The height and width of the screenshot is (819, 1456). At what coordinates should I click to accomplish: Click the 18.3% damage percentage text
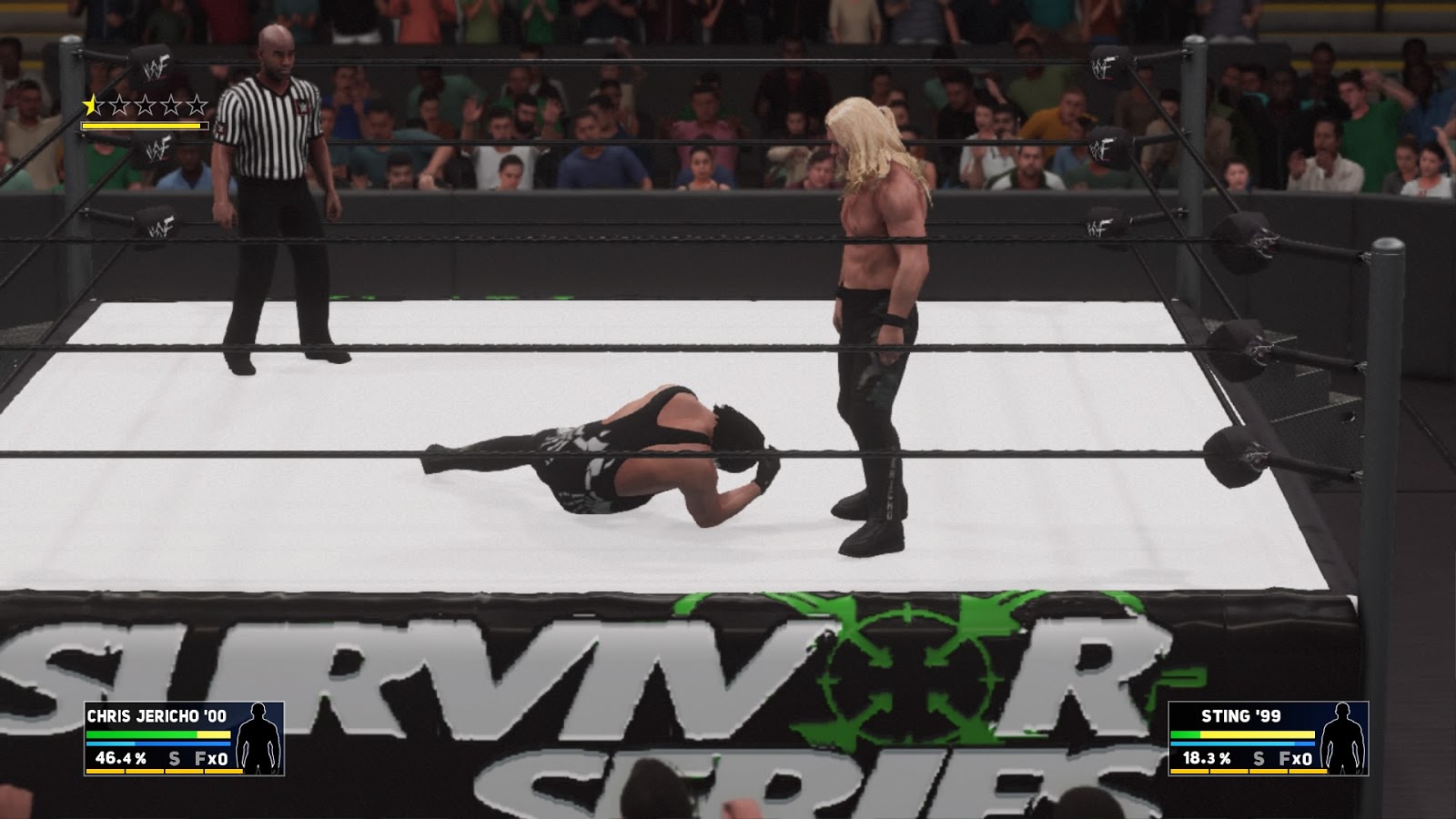click(1206, 757)
